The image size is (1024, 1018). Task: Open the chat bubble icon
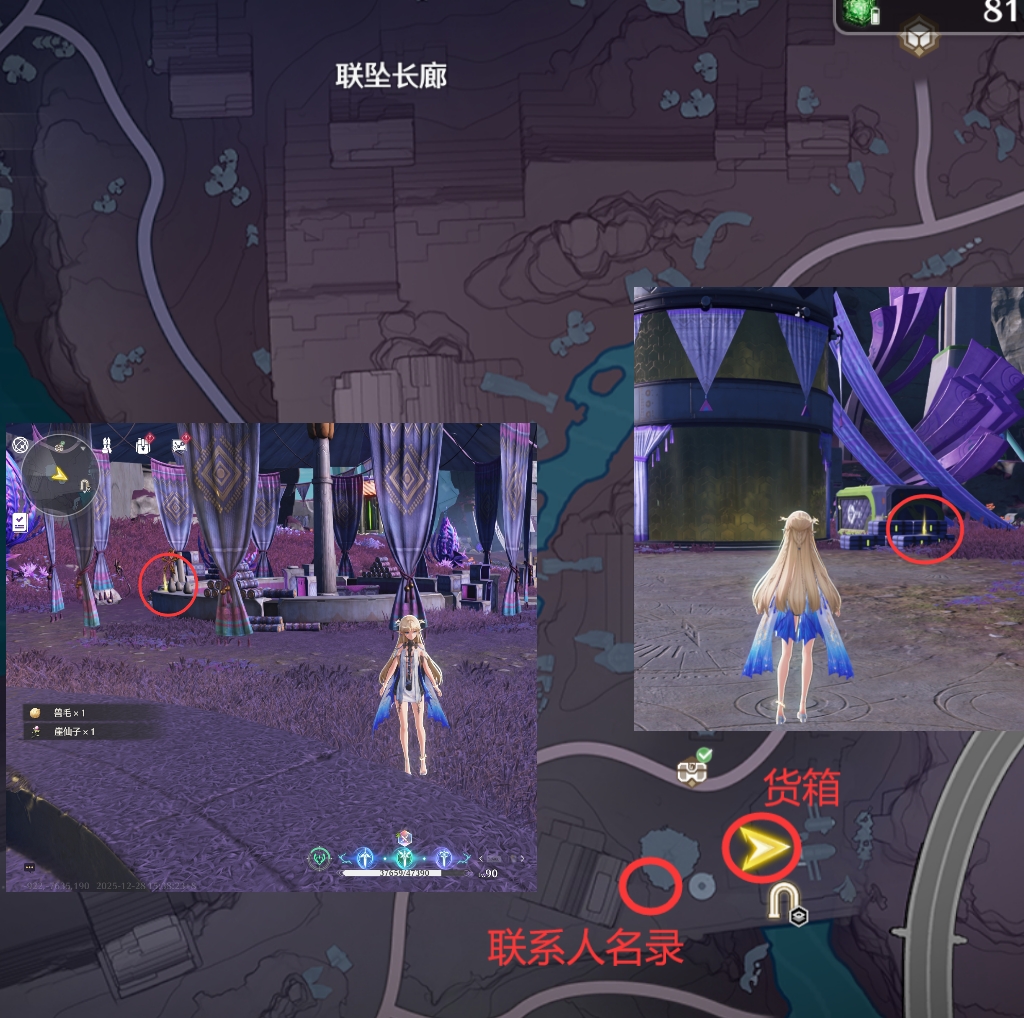pyautogui.click(x=30, y=867)
